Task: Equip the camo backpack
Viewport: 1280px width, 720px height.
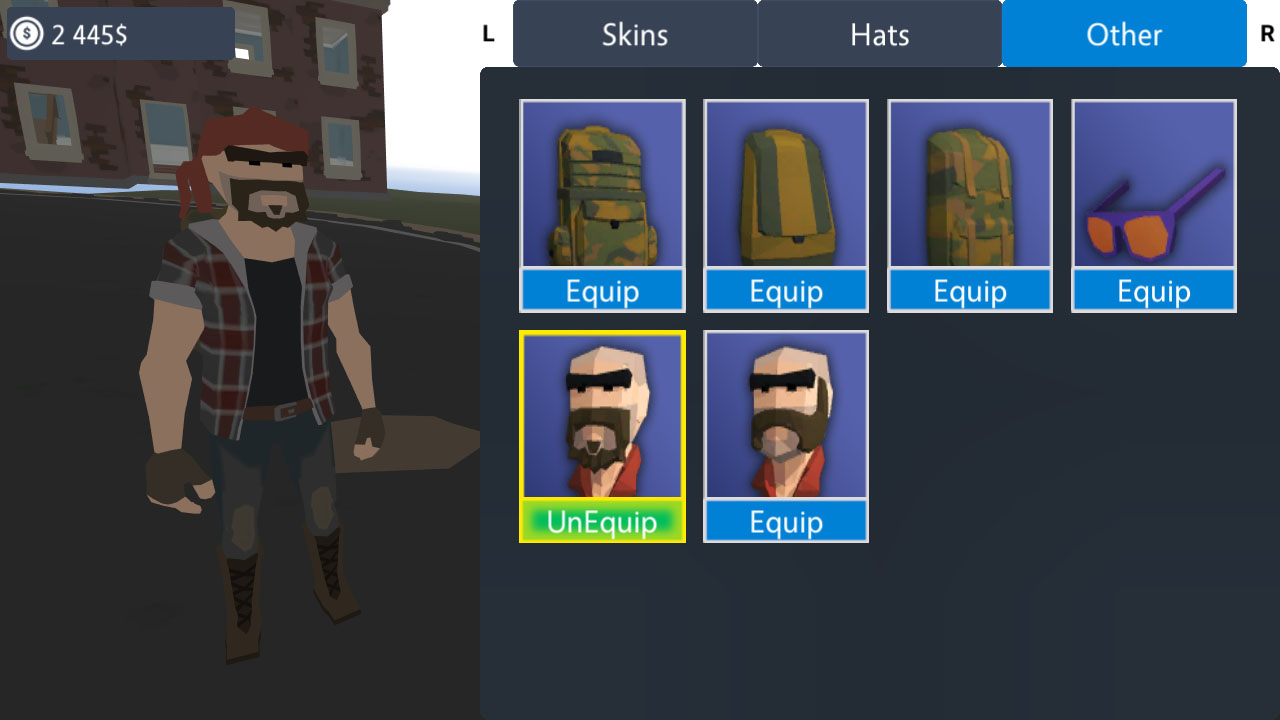Action: (602, 291)
